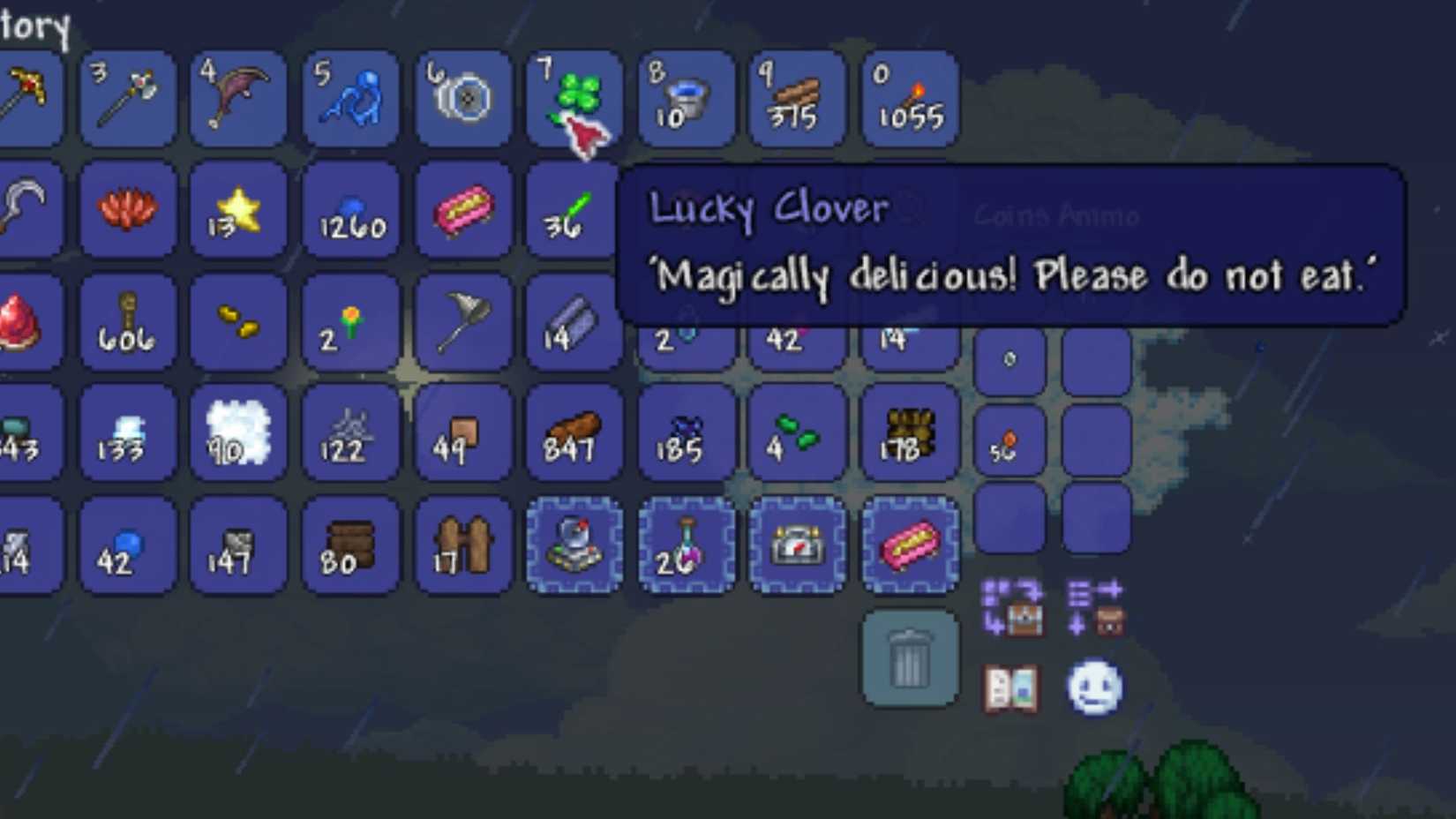The image size is (1456, 819).
Task: Select the key stack of 606
Action: [x=126, y=322]
